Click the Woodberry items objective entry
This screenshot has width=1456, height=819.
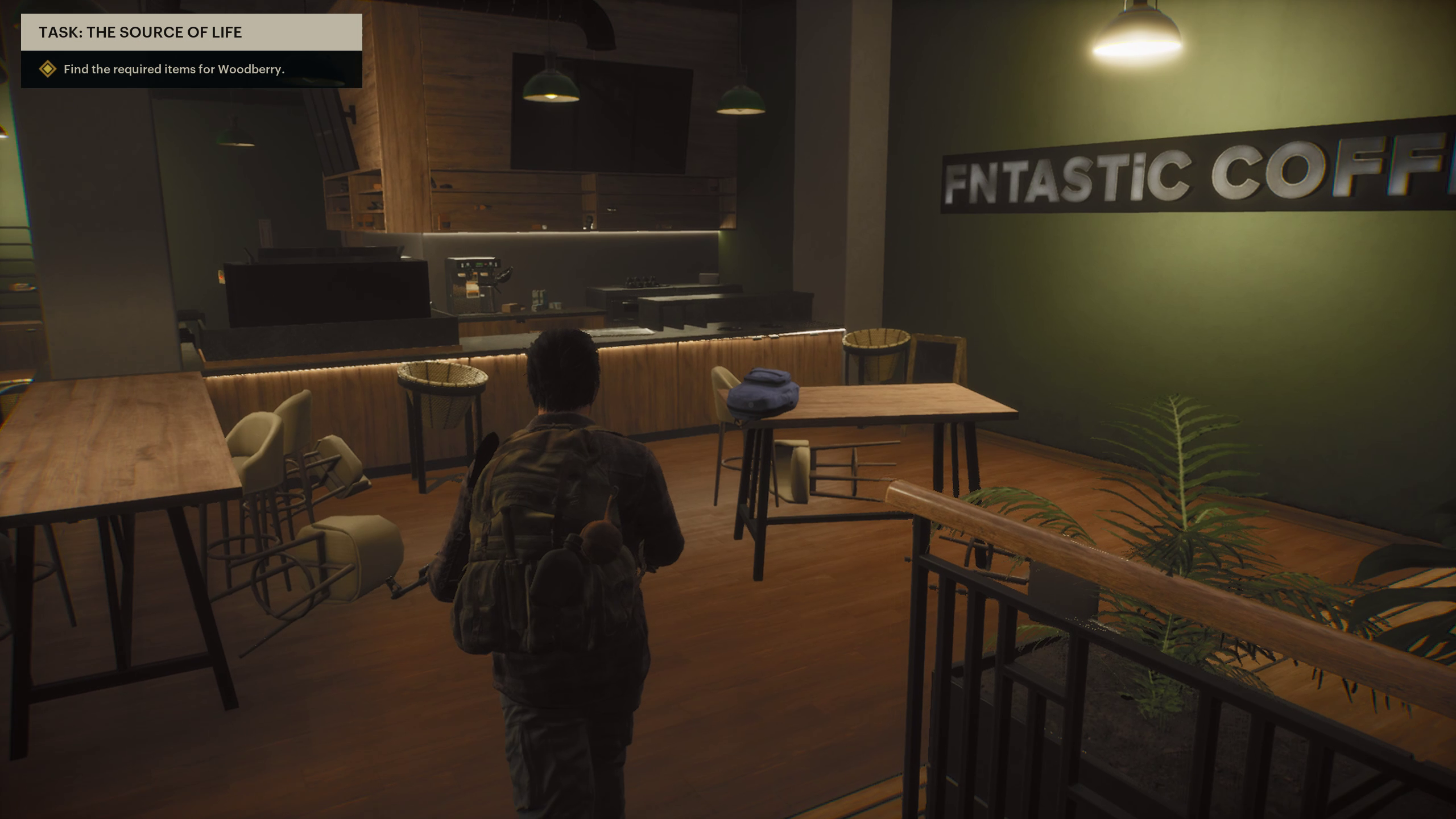173,69
